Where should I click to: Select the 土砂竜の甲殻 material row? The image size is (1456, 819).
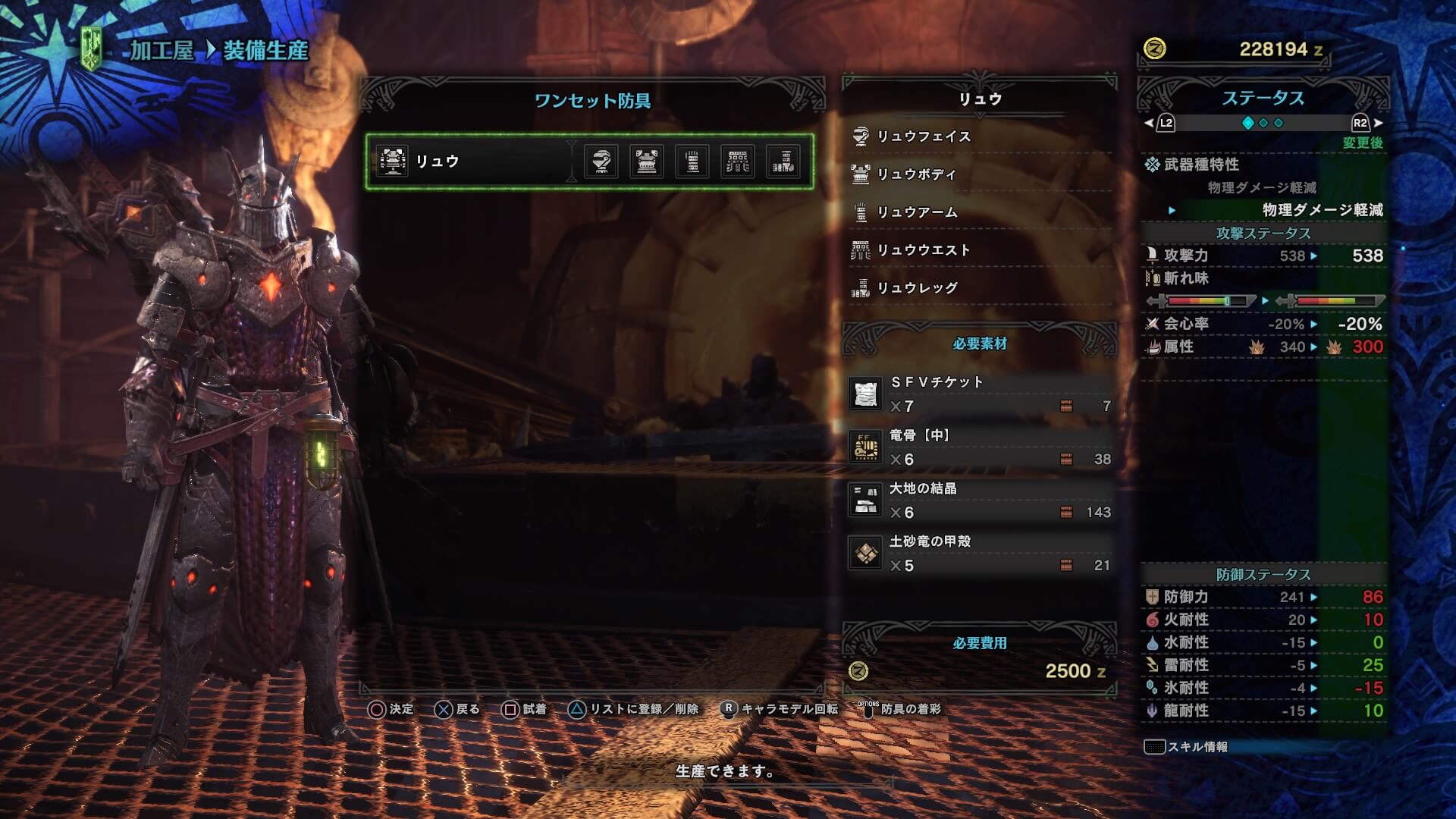pos(980,554)
